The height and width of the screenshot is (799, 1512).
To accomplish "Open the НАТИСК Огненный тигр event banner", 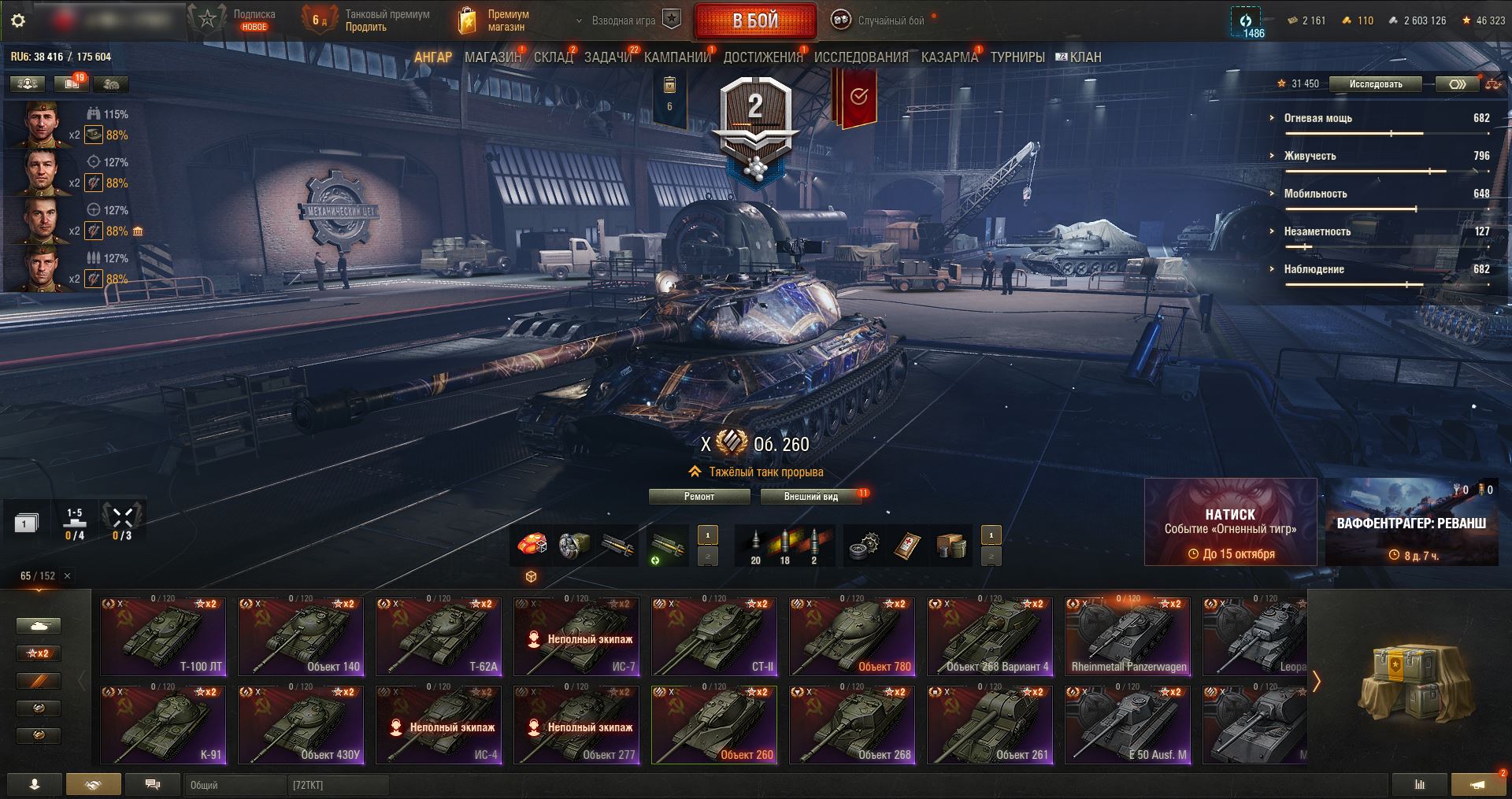I will (x=1230, y=522).
